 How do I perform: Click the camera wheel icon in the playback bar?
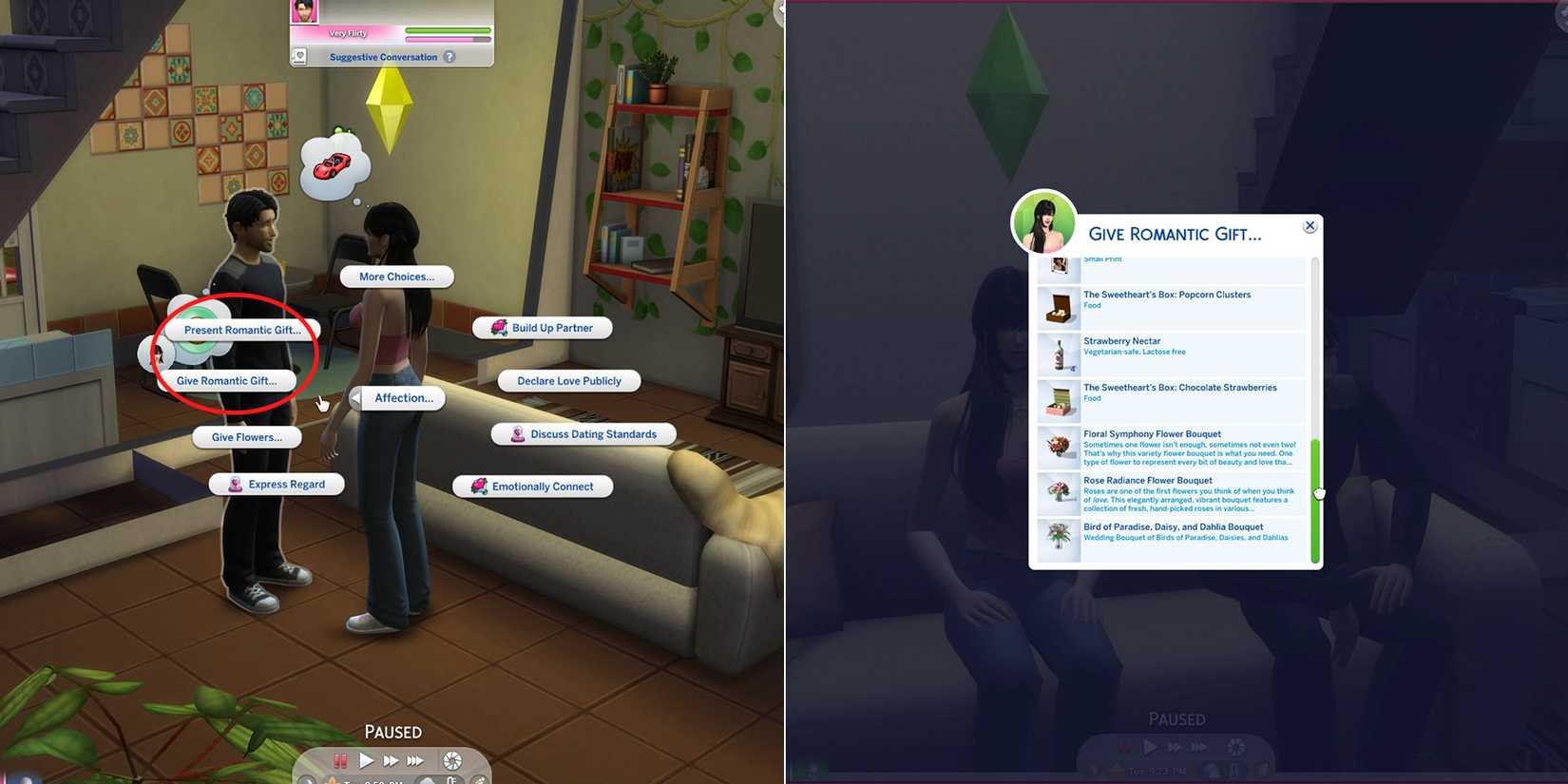[452, 761]
